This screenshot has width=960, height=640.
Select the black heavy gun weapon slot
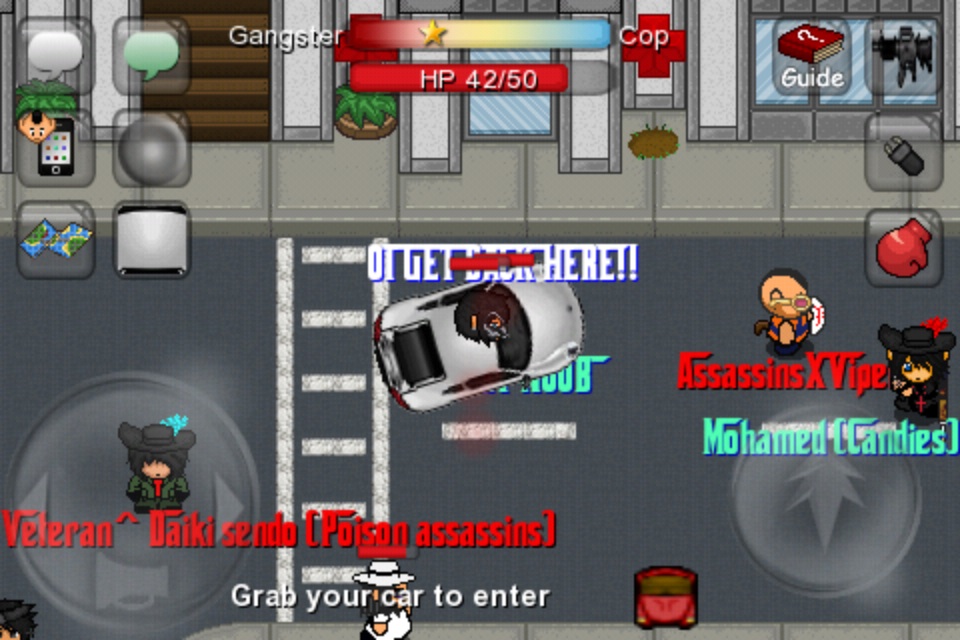click(x=903, y=55)
